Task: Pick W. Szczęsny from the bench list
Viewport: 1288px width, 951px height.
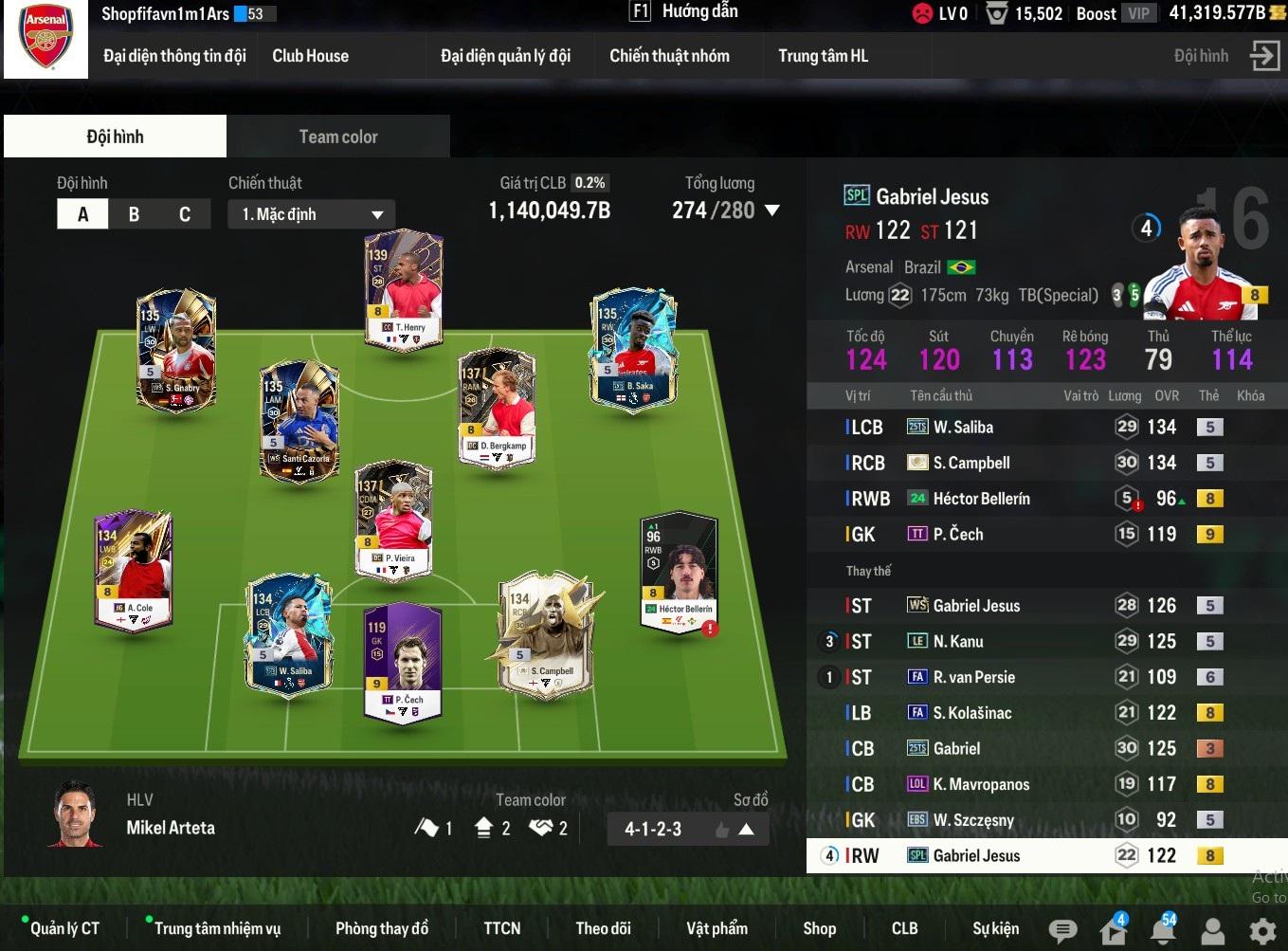Action: pos(972,820)
